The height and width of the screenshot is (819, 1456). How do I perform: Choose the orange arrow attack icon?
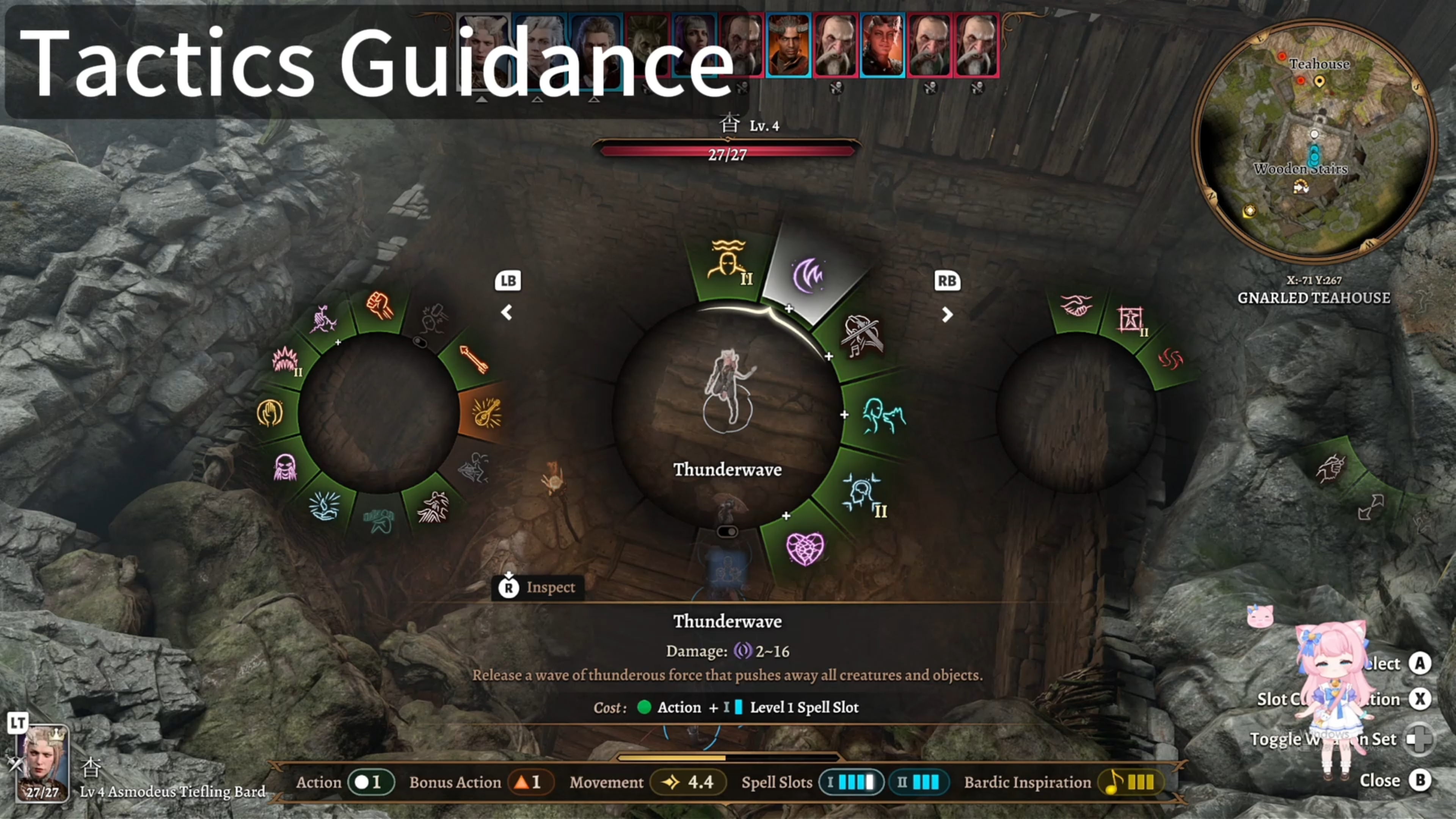474,359
